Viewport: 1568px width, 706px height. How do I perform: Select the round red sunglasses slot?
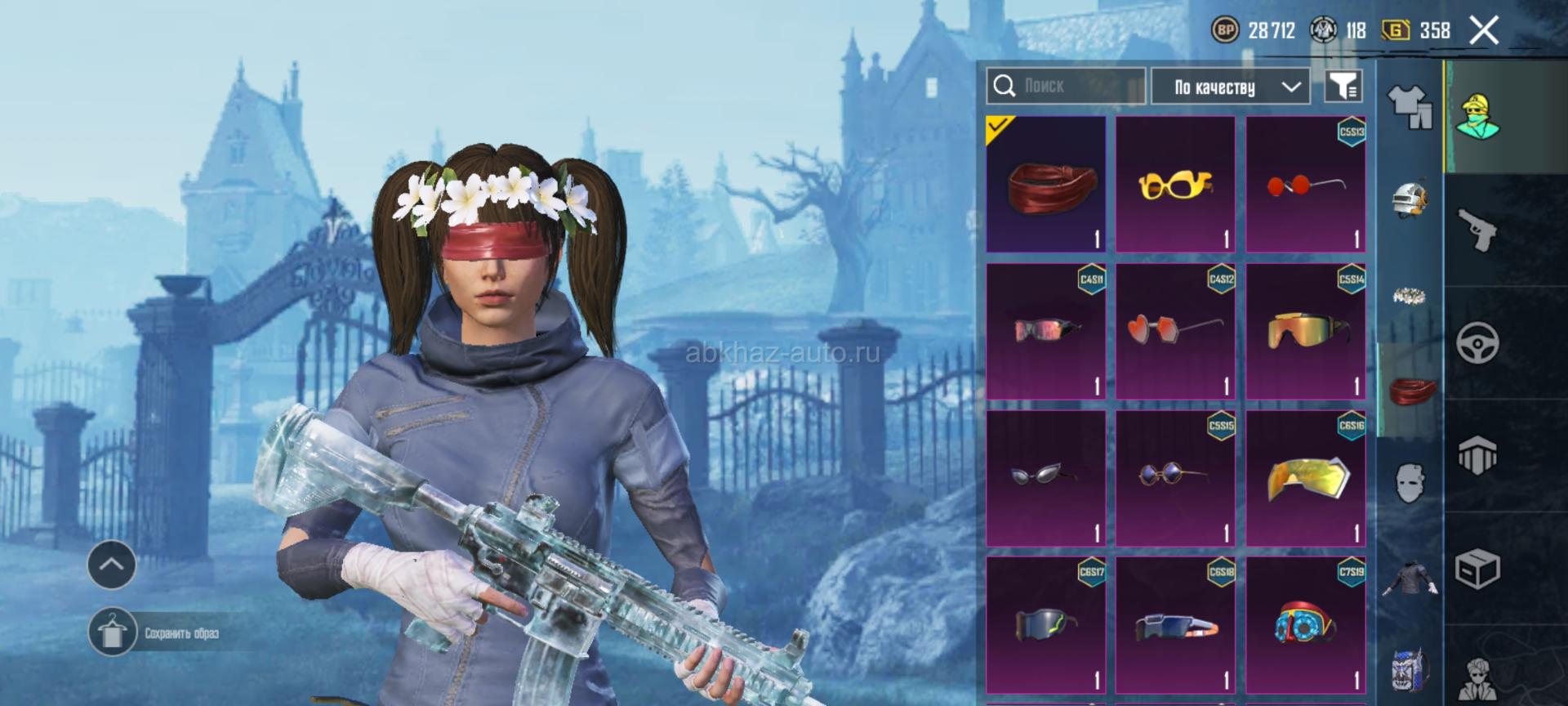point(1305,184)
